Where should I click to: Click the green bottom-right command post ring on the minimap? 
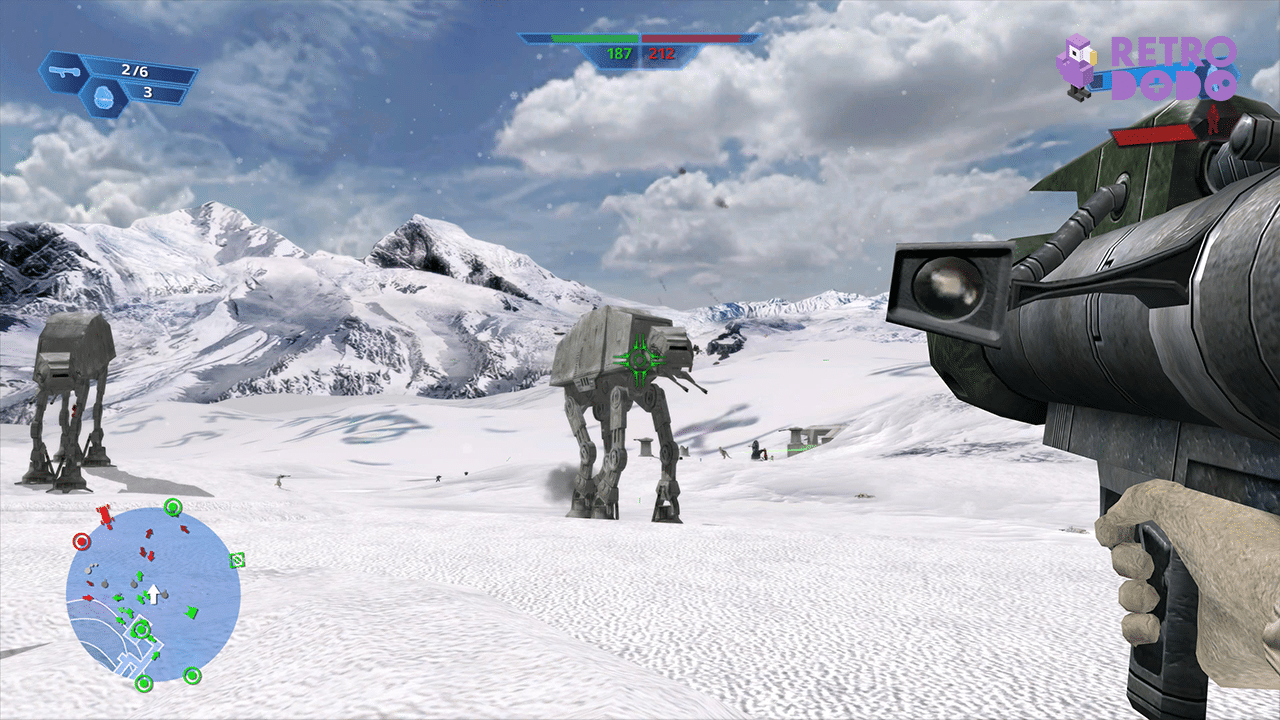(192, 674)
